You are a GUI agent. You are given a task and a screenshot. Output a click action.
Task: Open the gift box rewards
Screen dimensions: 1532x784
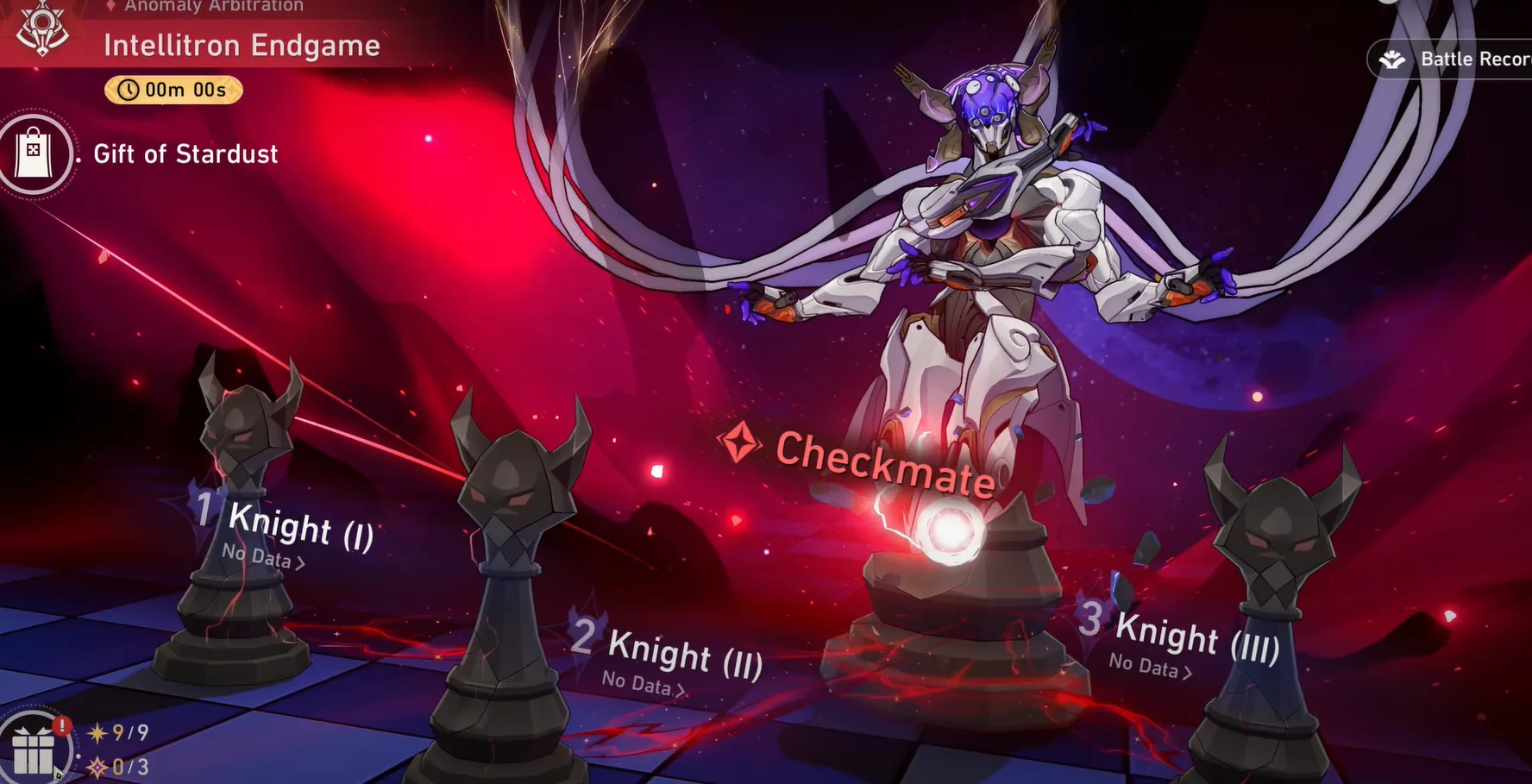(x=35, y=749)
